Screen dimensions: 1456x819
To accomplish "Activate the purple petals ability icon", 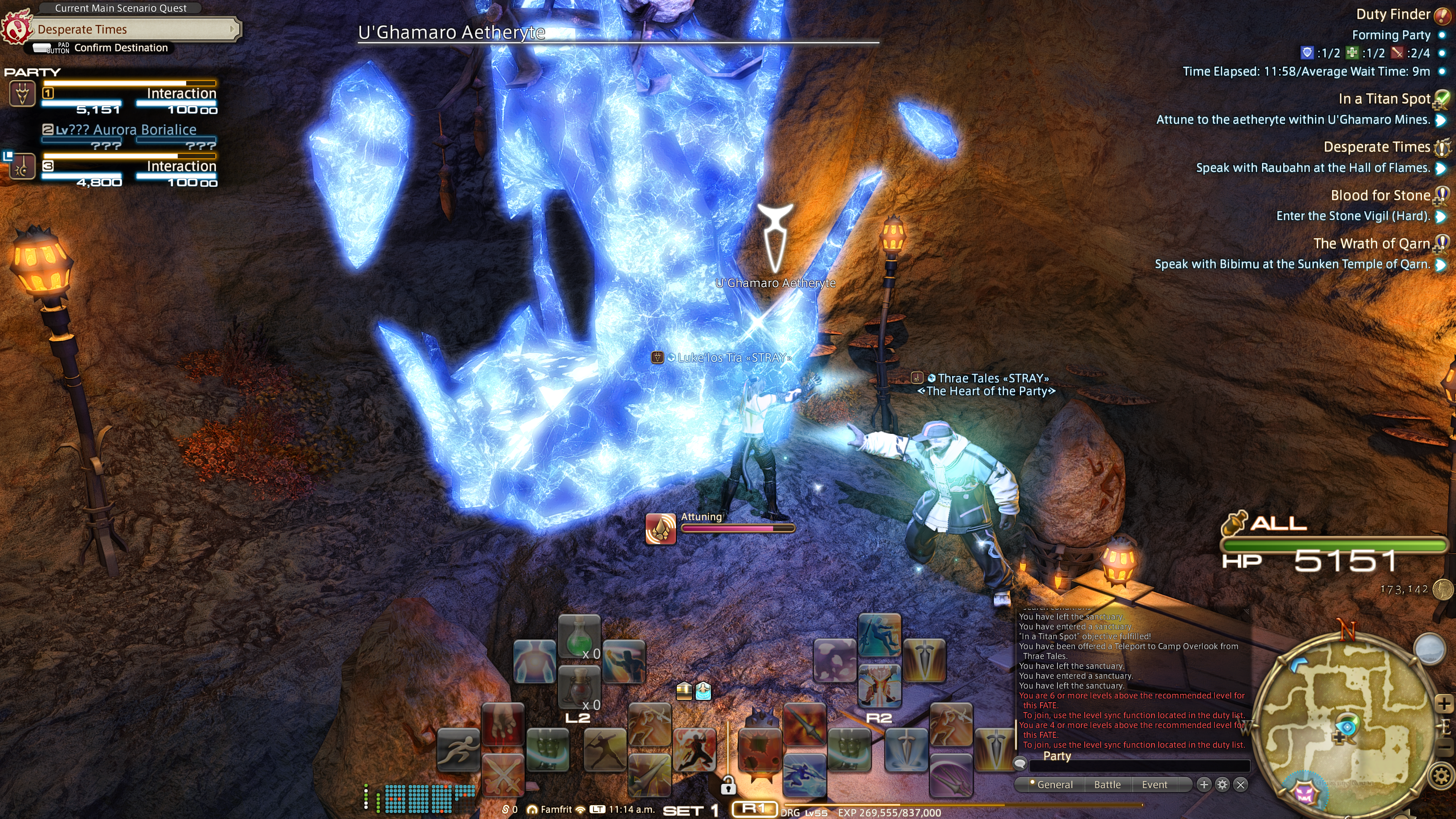I will tap(834, 660).
